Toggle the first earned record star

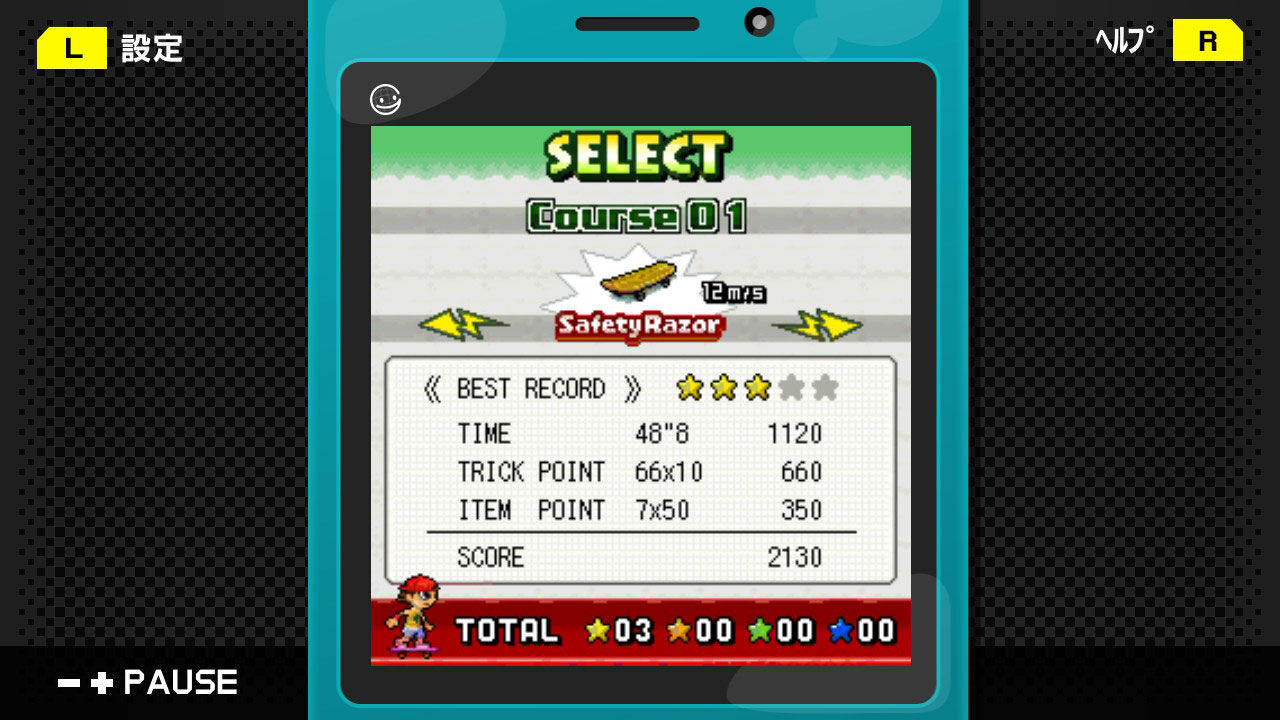click(688, 388)
